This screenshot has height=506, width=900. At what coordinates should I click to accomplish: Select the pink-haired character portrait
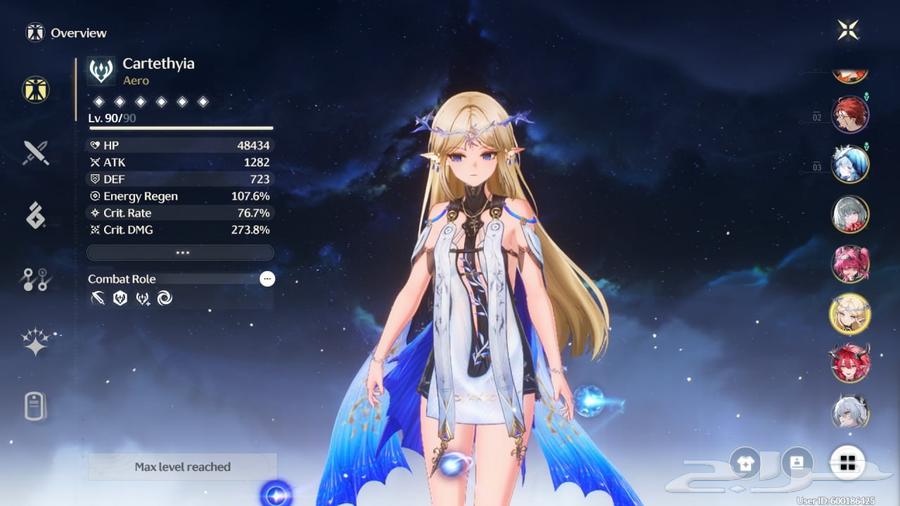[850, 264]
